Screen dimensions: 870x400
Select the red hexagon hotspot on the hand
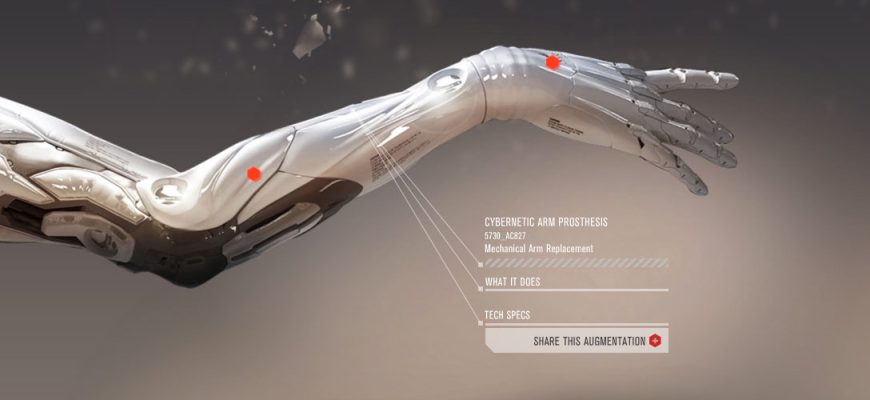[553, 62]
